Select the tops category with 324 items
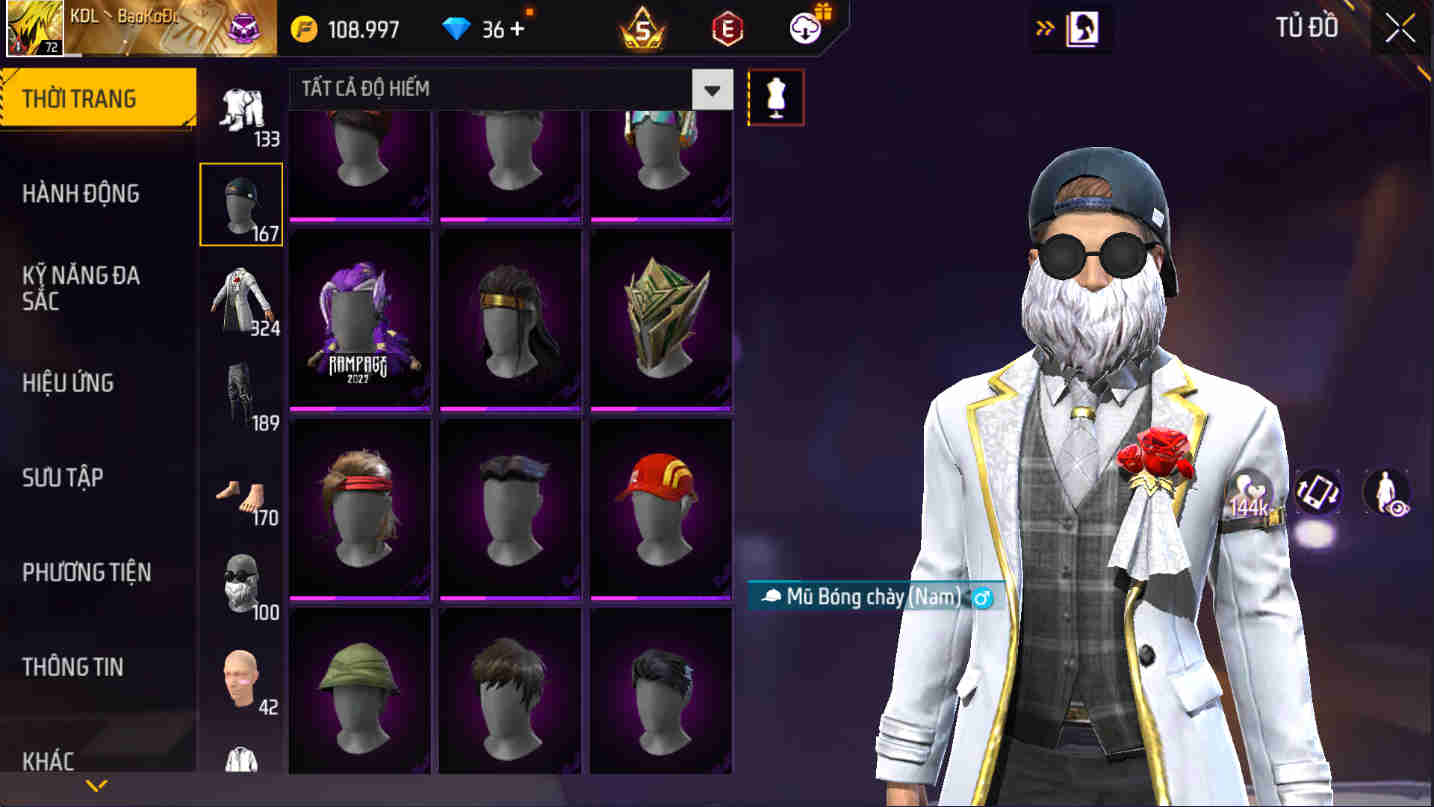The width and height of the screenshot is (1434, 807). tap(240, 300)
